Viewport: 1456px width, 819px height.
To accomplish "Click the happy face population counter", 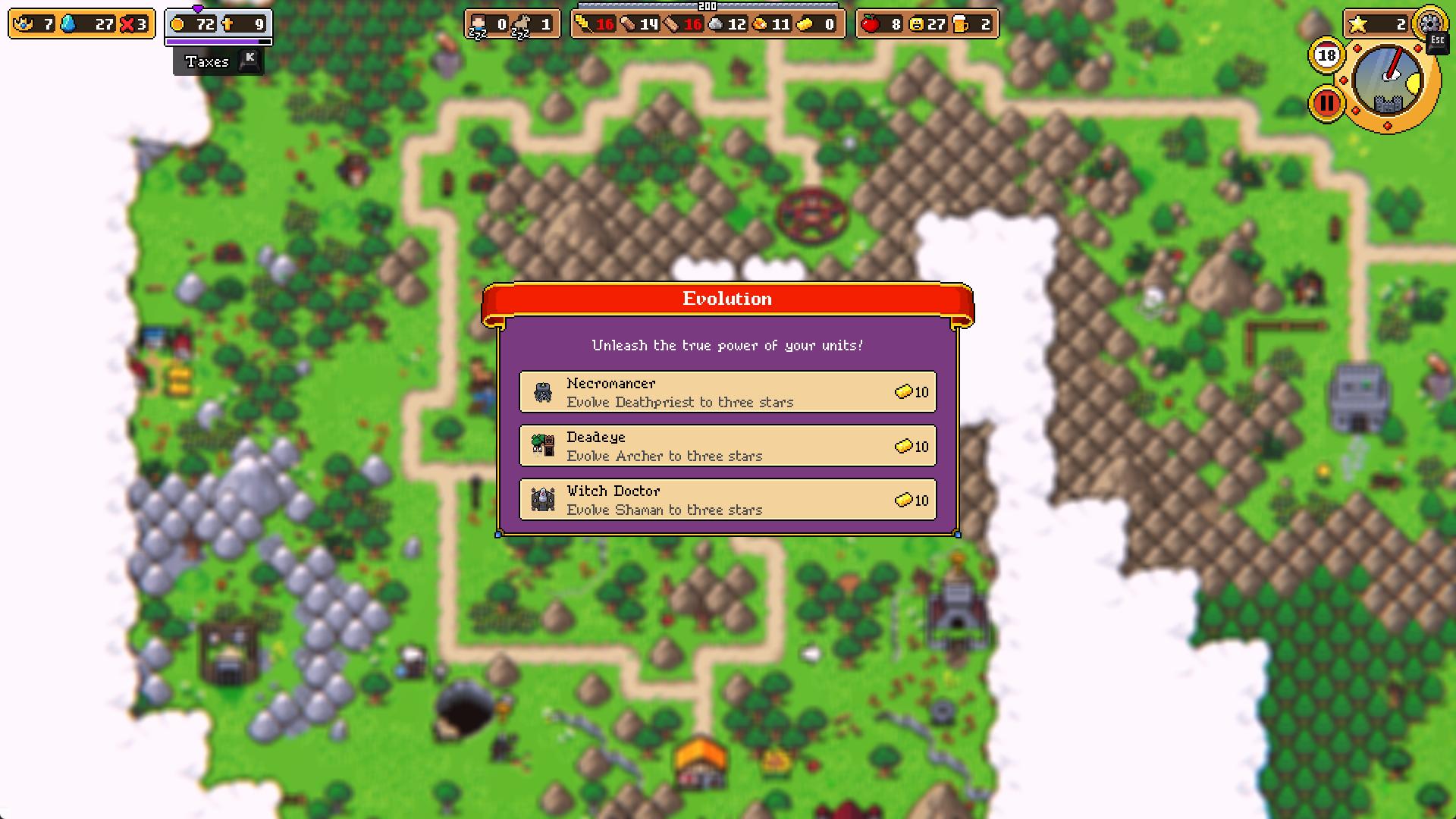I will pyautogui.click(x=918, y=24).
